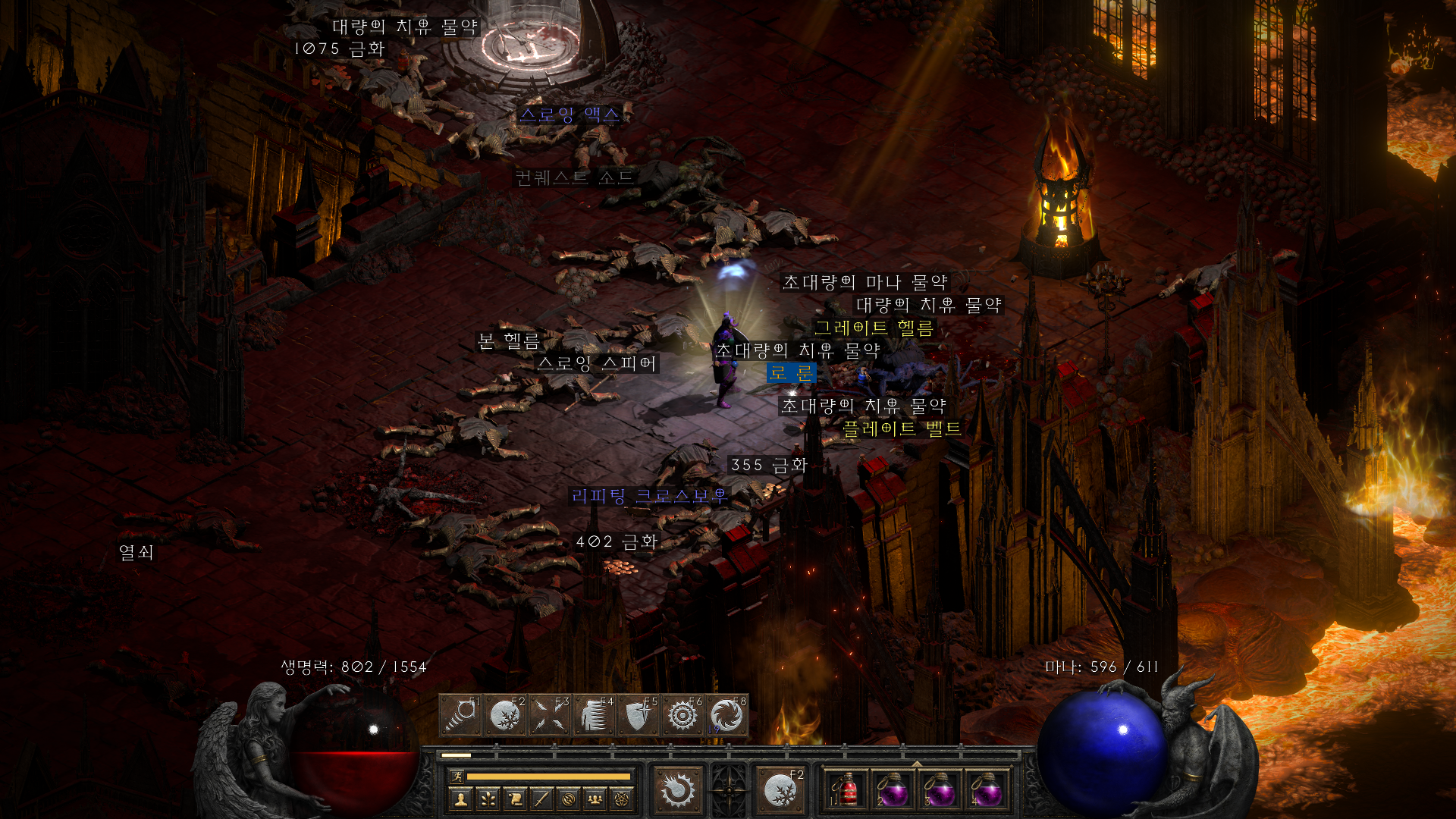Viewport: 1456px width, 819px height.
Task: Open the party panel three-people icon
Action: [x=595, y=798]
